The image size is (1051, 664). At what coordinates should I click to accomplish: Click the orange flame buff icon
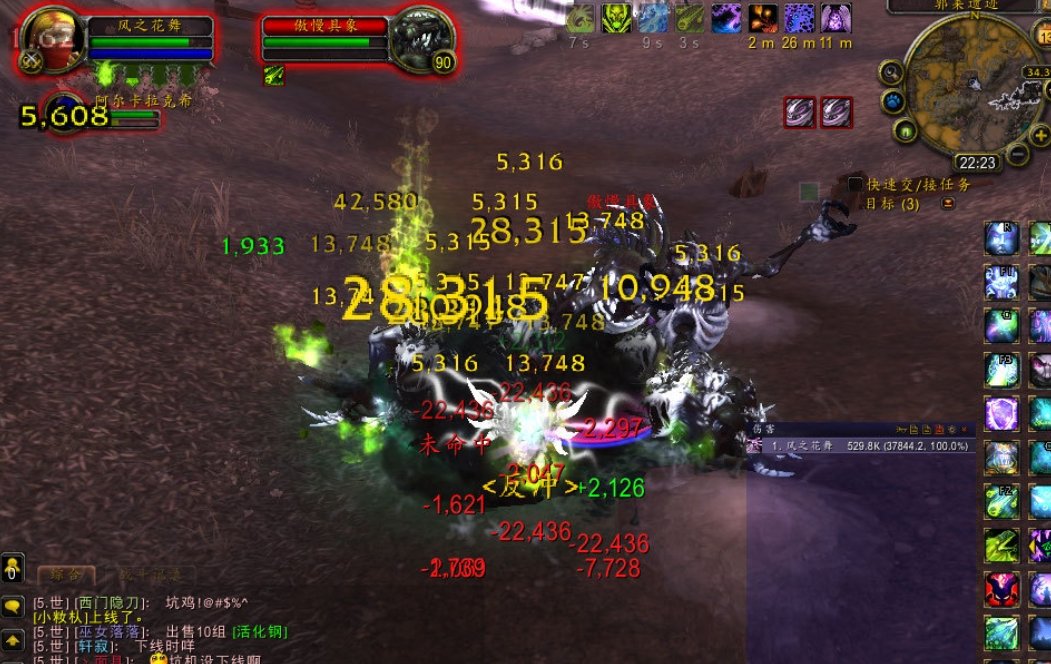tap(763, 19)
